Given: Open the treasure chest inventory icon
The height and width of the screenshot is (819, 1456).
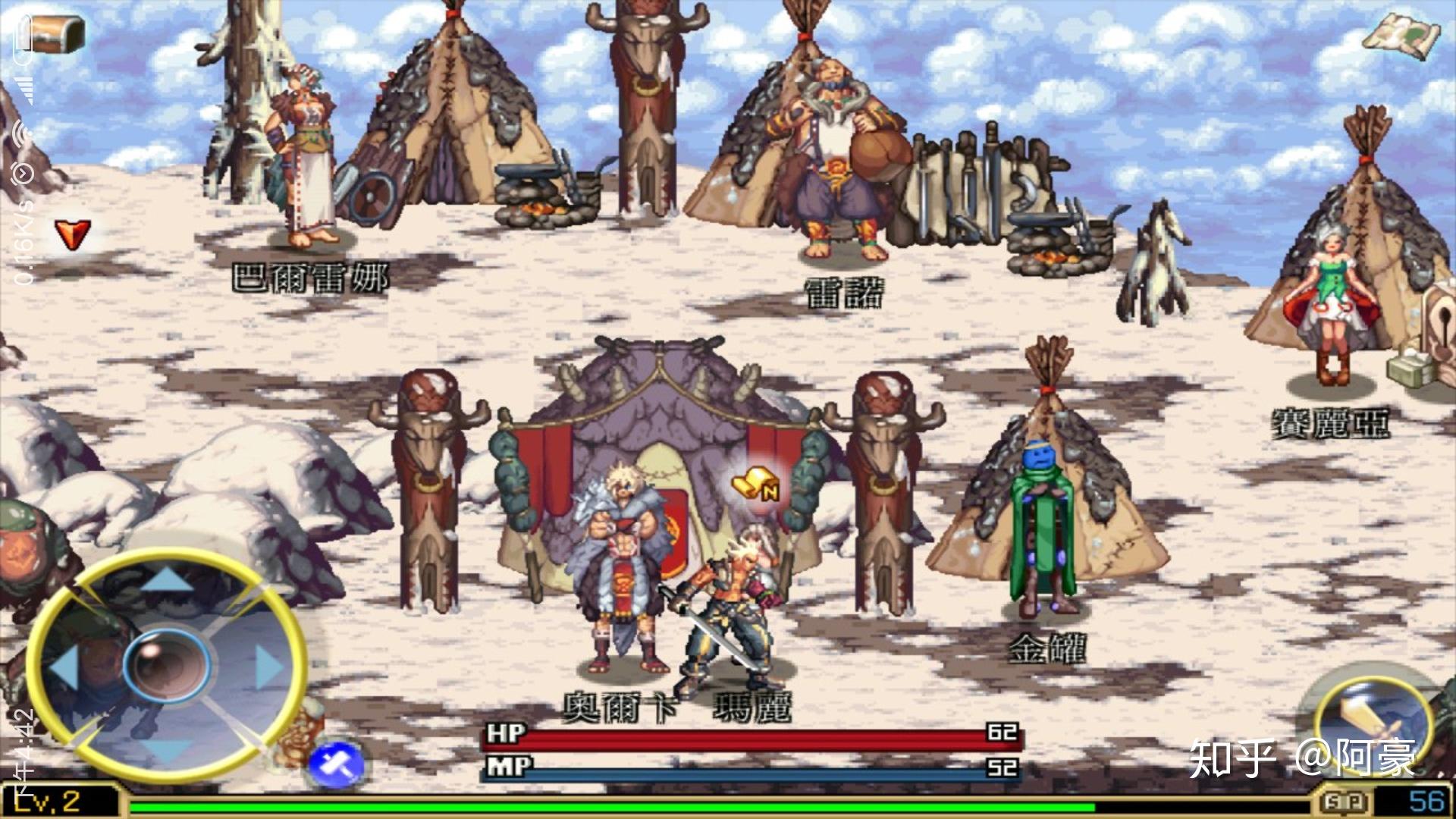Looking at the screenshot, I should (55, 33).
